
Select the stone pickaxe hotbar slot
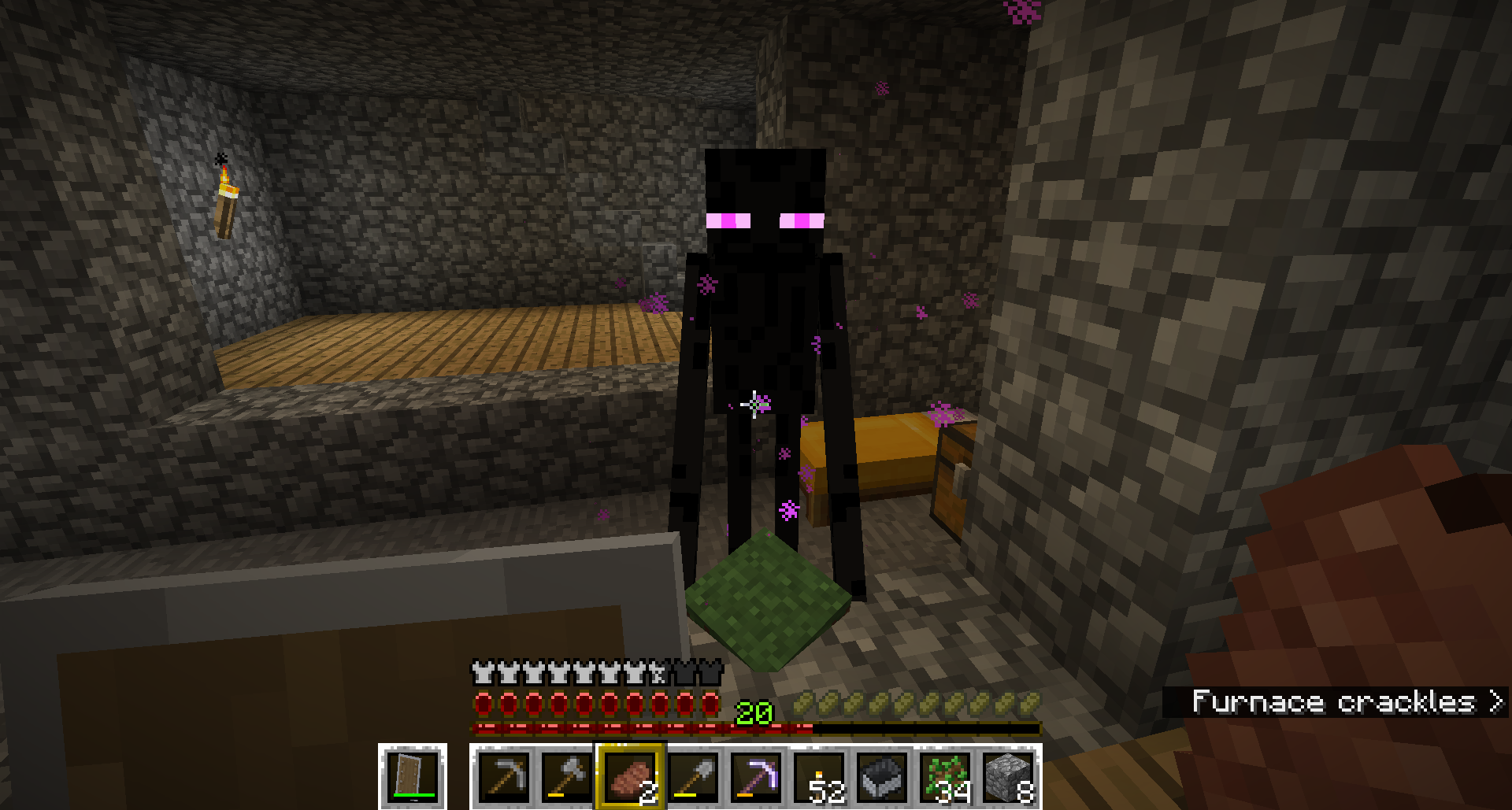coord(504,776)
